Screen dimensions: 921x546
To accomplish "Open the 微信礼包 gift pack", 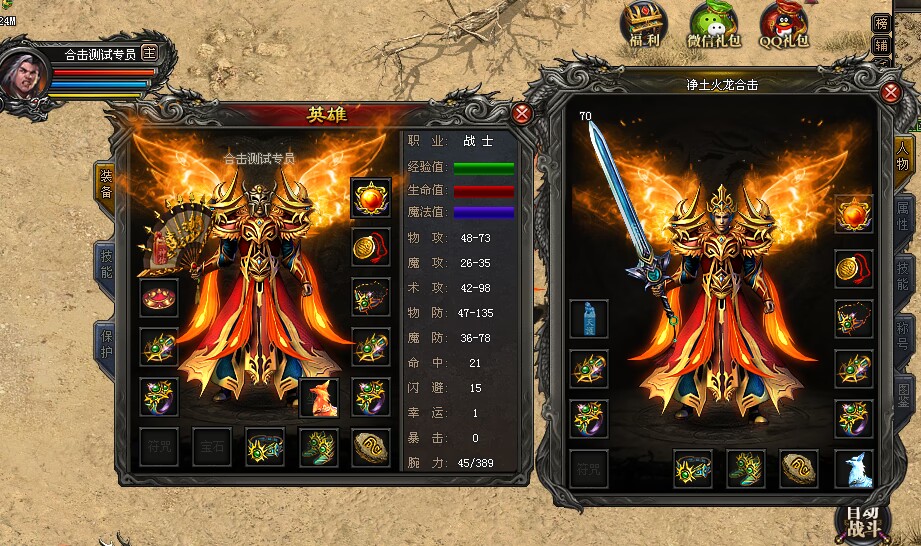I will tap(713, 25).
